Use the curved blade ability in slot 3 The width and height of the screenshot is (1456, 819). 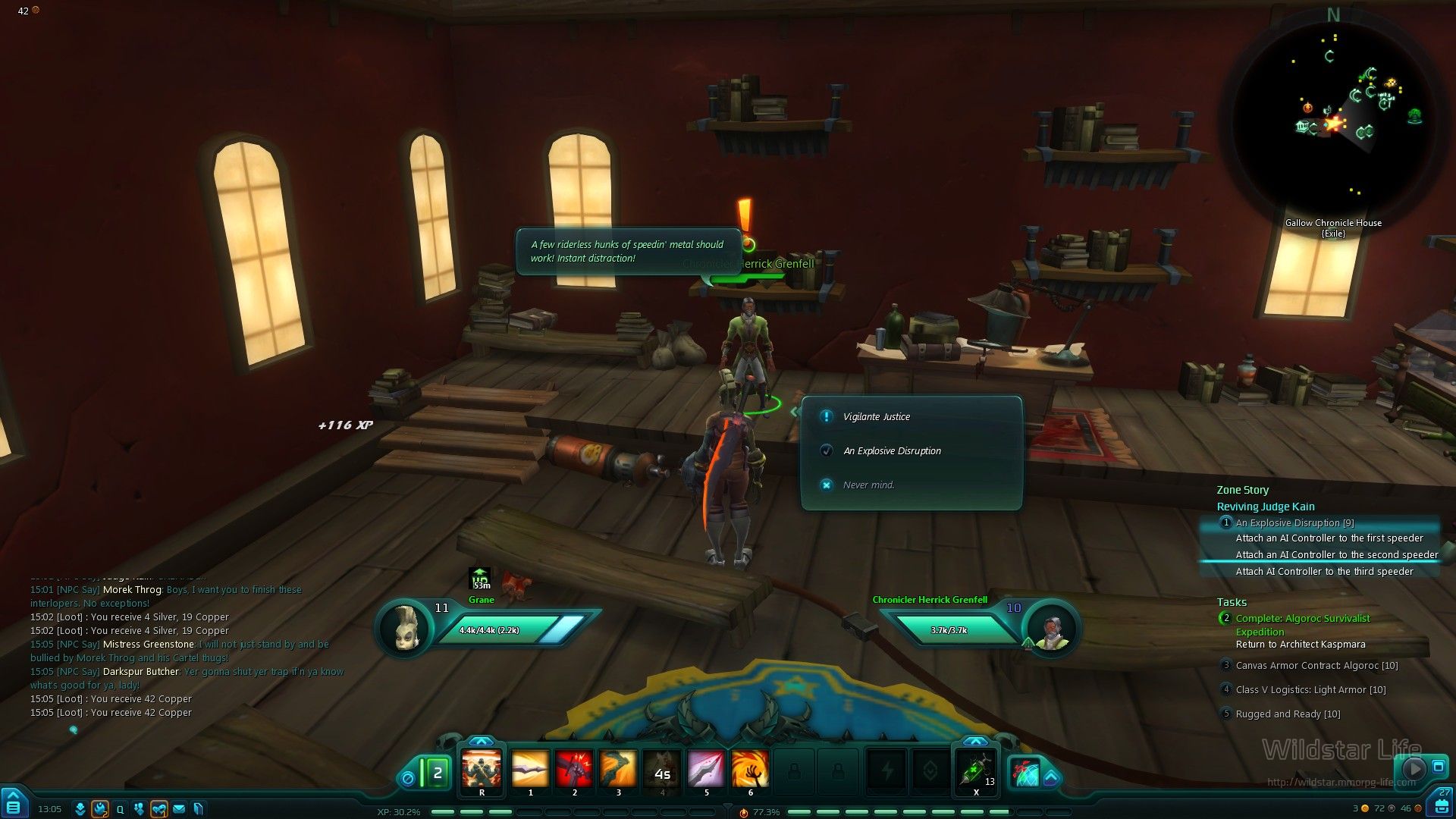(x=618, y=769)
